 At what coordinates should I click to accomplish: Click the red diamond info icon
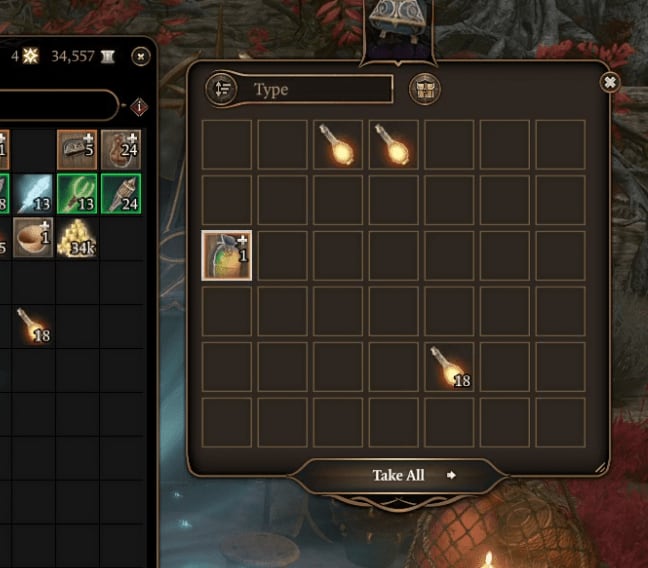[138, 106]
